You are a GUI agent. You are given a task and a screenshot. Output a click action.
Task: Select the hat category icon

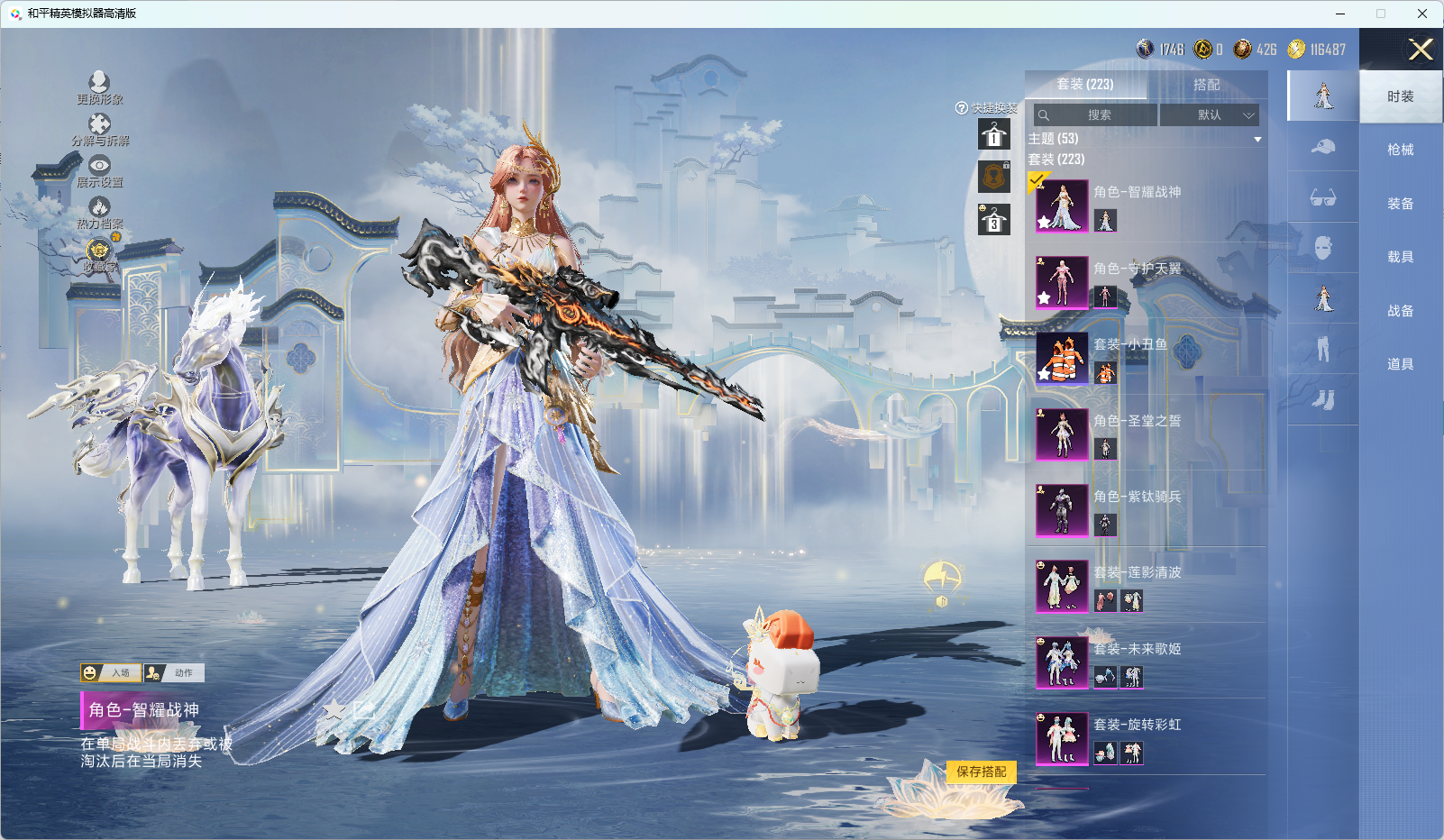(x=1322, y=147)
